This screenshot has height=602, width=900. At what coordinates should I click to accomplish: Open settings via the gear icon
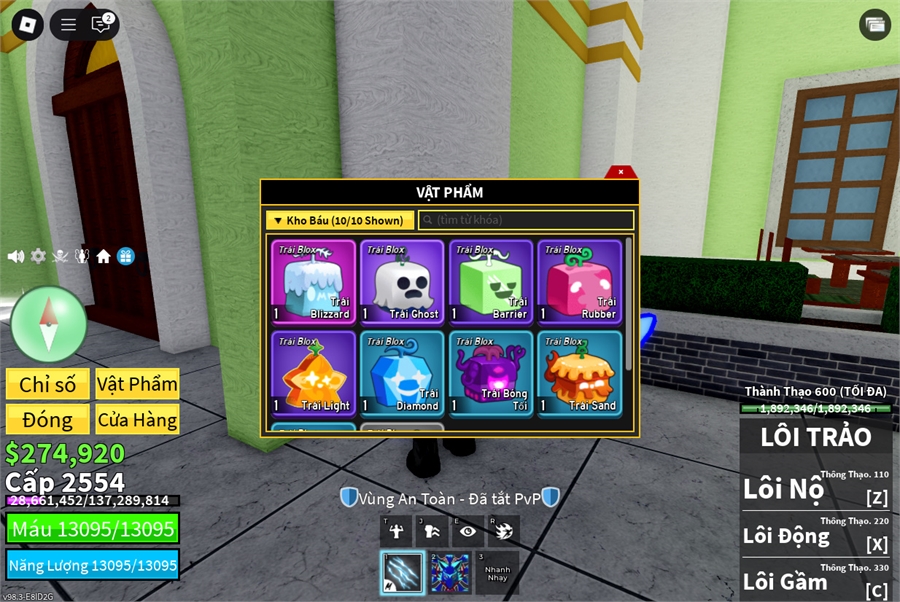click(38, 256)
